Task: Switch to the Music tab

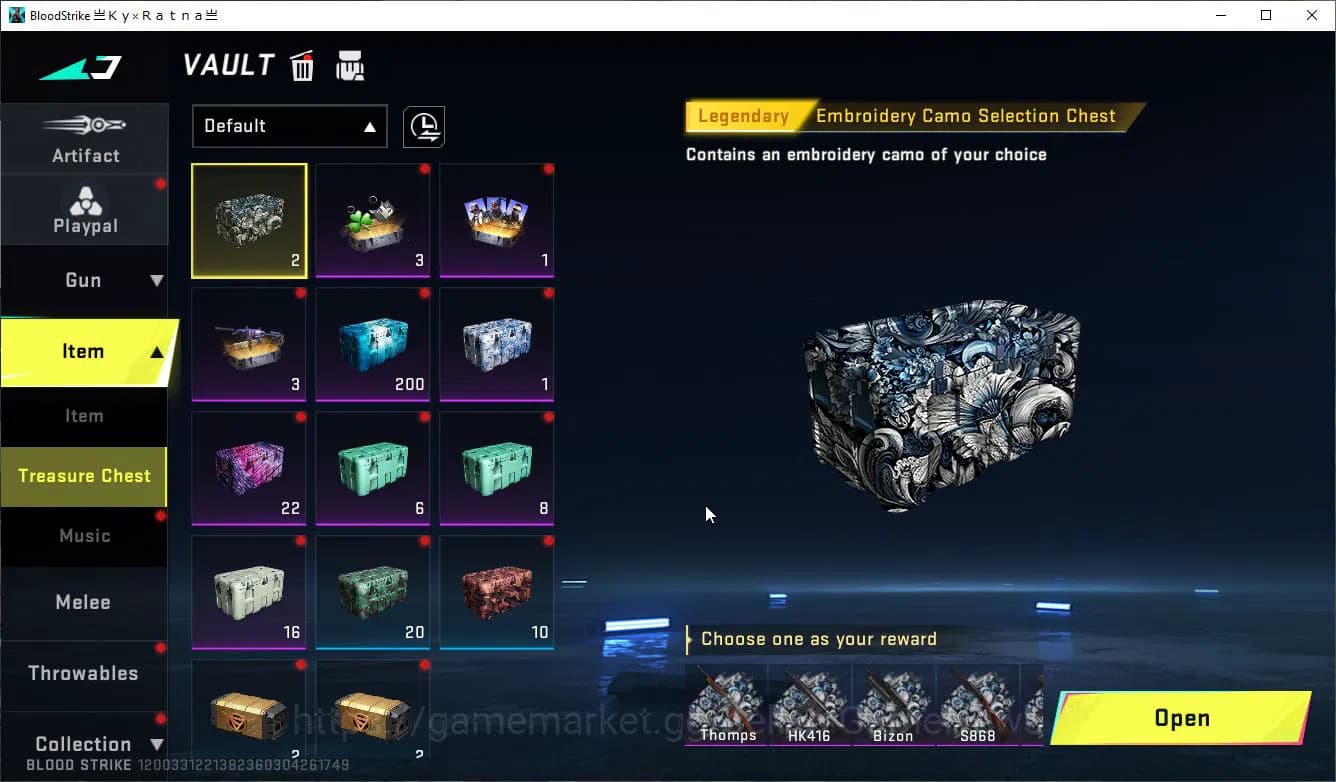Action: click(84, 536)
